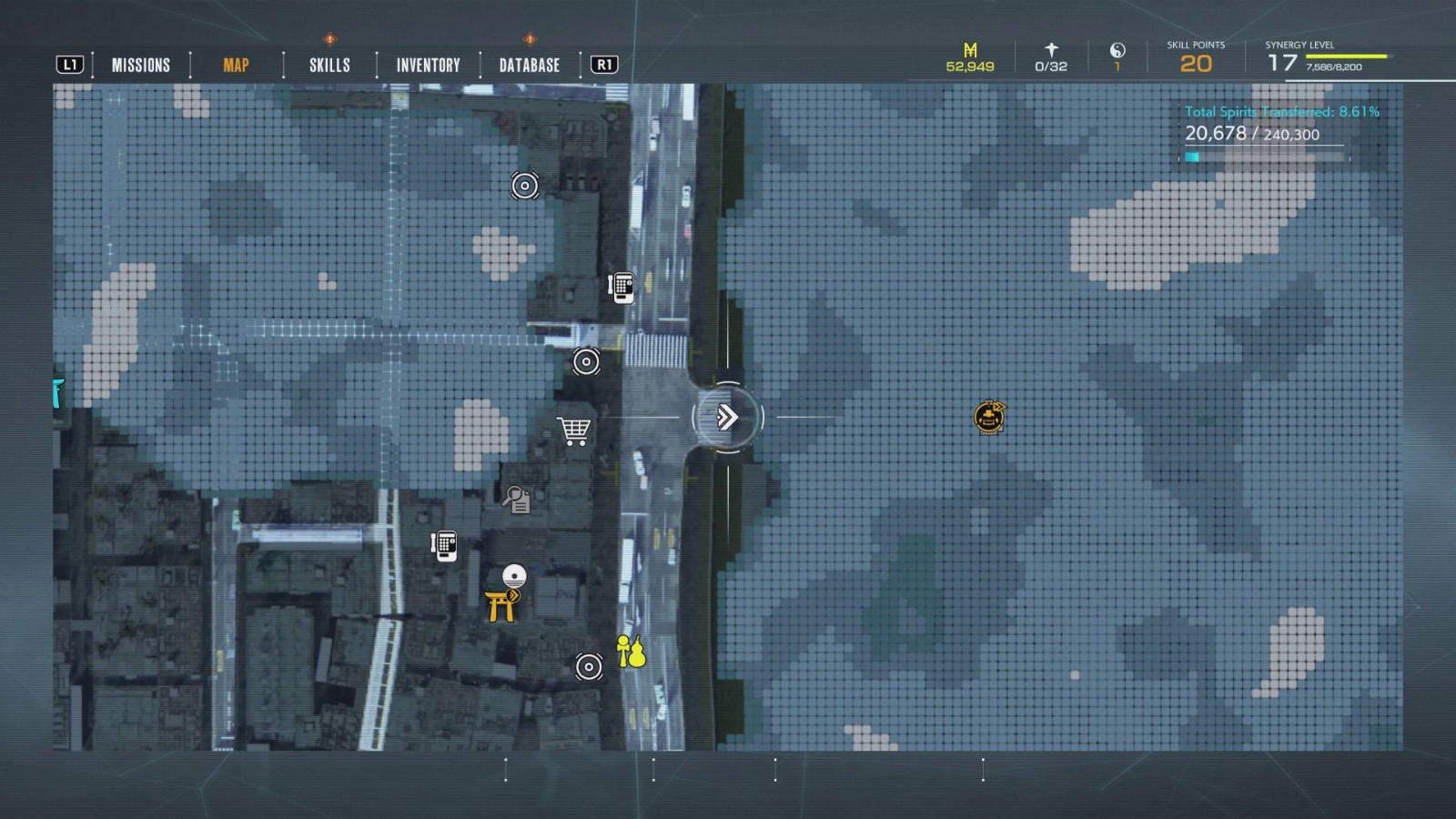
Task: Select the spirit cluster icon beside the crosswalk
Action: (586, 360)
